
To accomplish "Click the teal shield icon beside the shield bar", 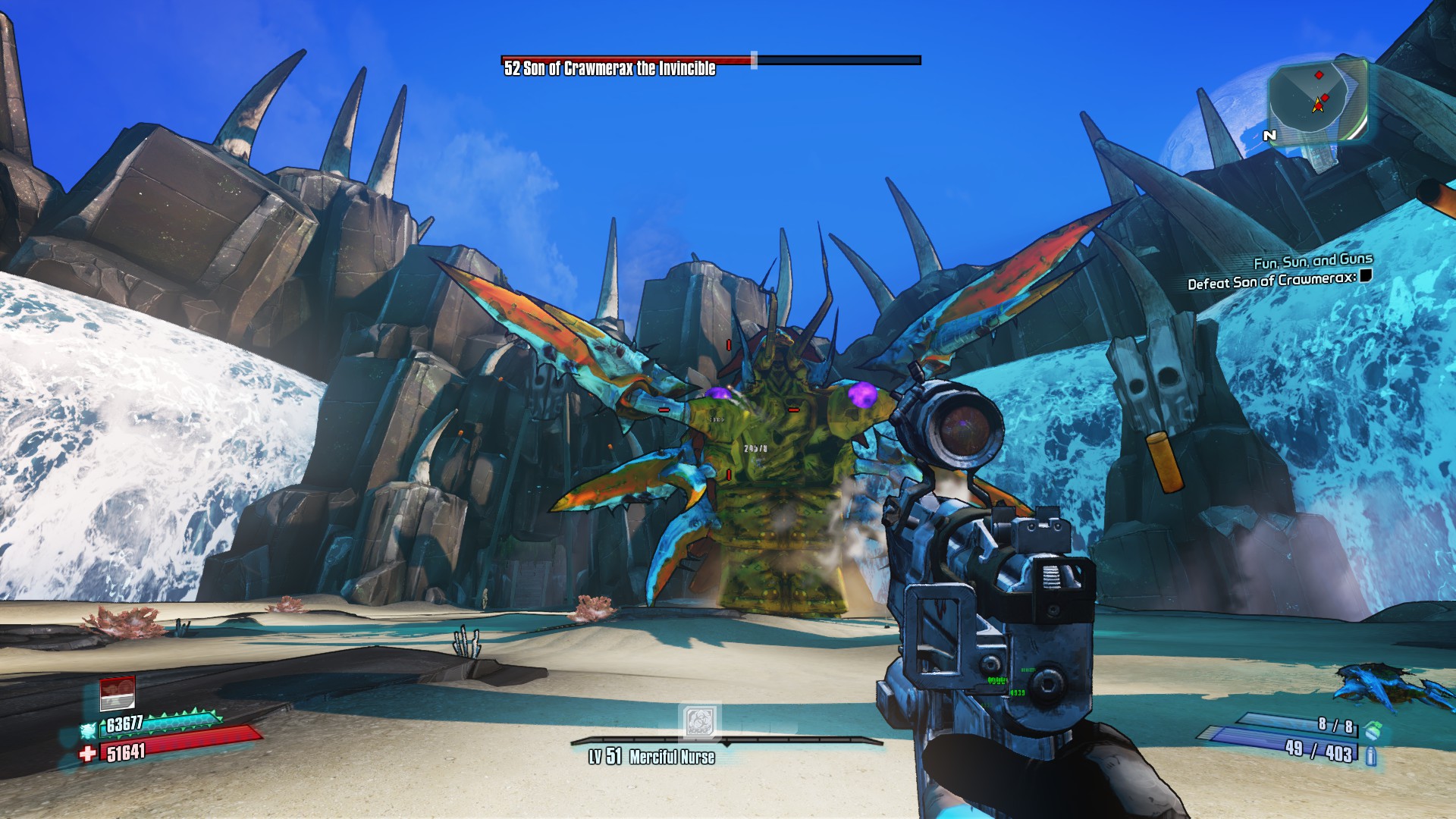I will click(88, 729).
